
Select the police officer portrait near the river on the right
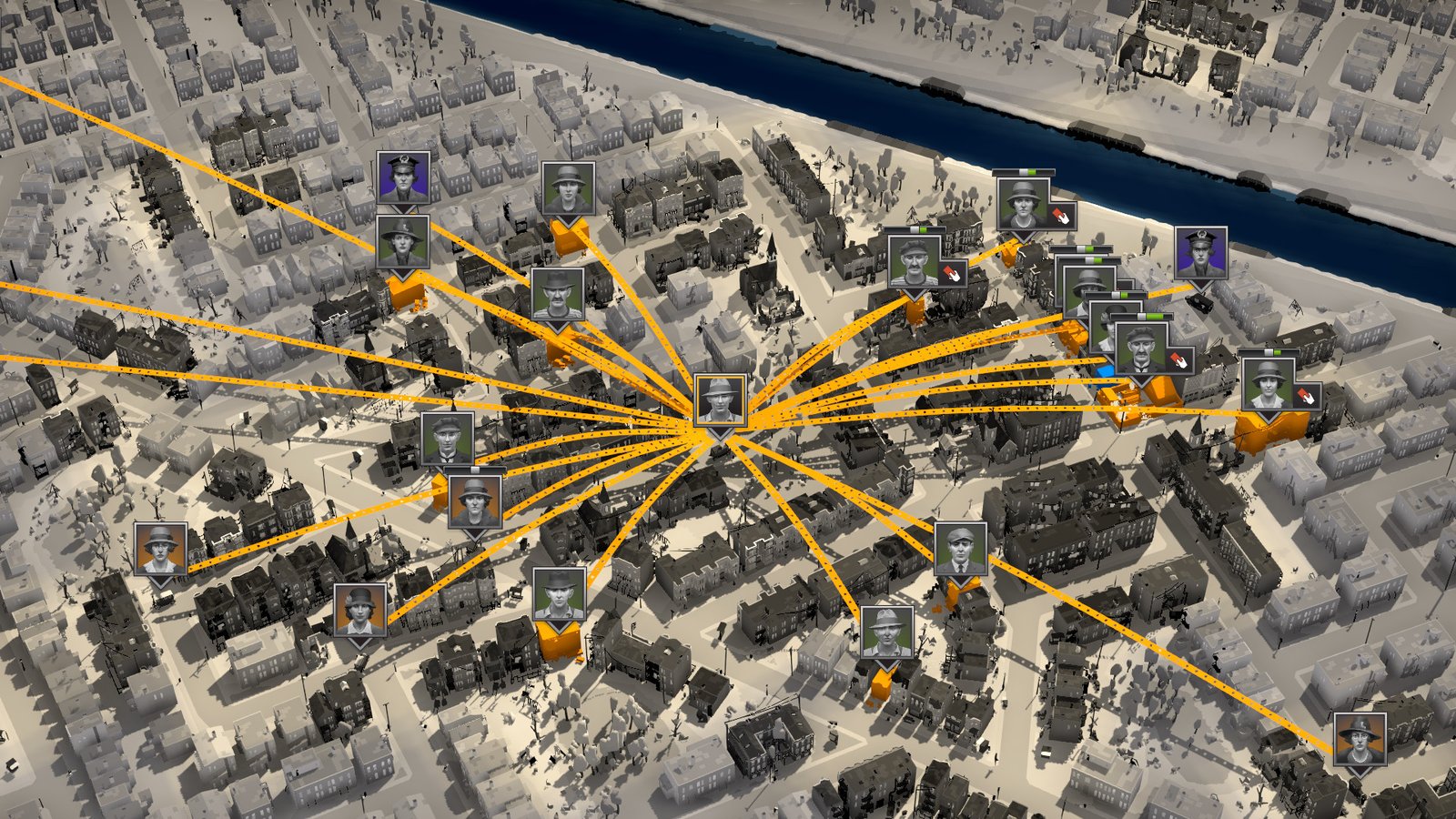[x=1201, y=251]
